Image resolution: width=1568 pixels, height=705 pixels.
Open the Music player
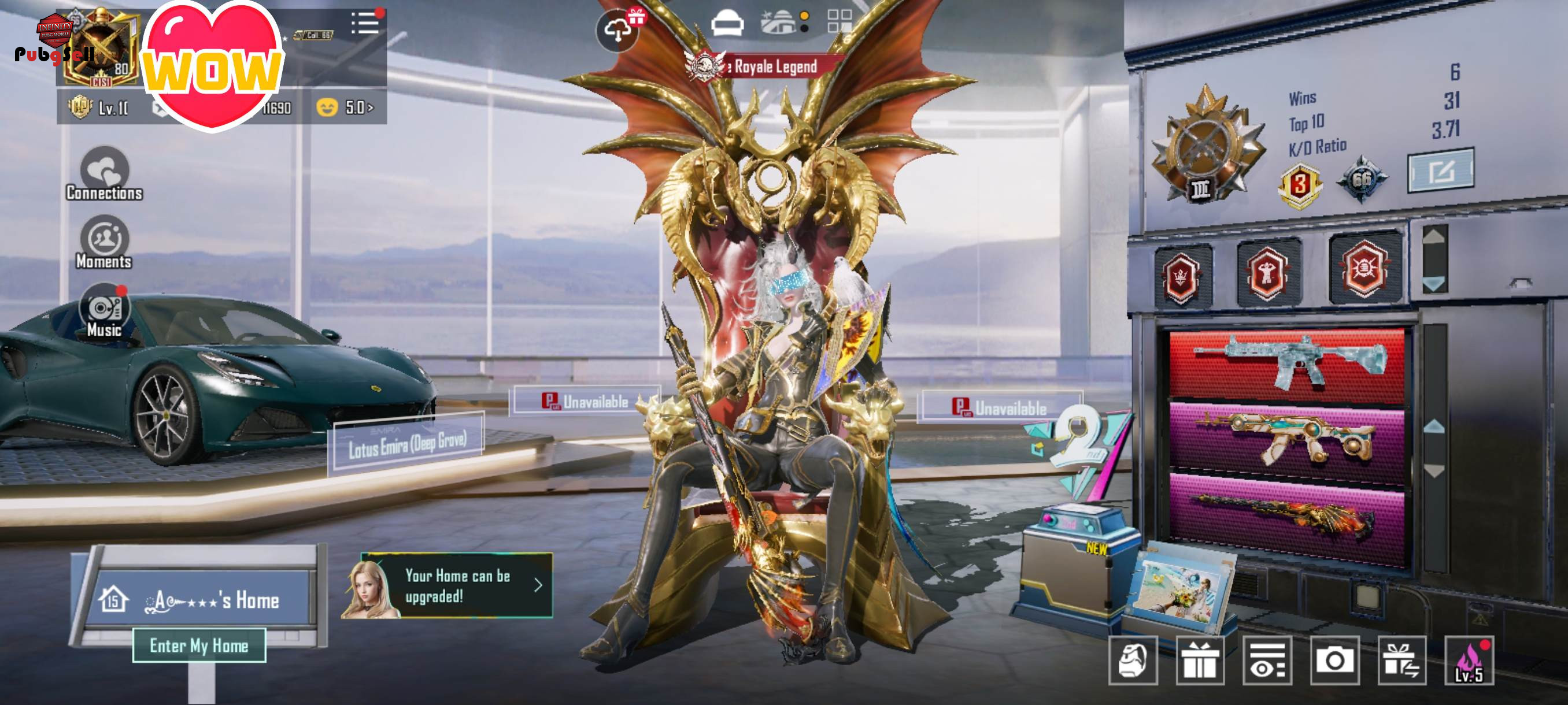point(104,311)
